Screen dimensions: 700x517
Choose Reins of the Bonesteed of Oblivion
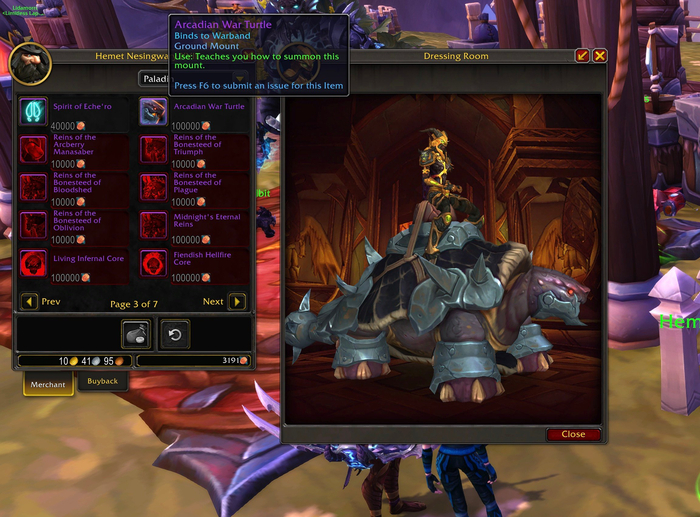(x=33, y=225)
